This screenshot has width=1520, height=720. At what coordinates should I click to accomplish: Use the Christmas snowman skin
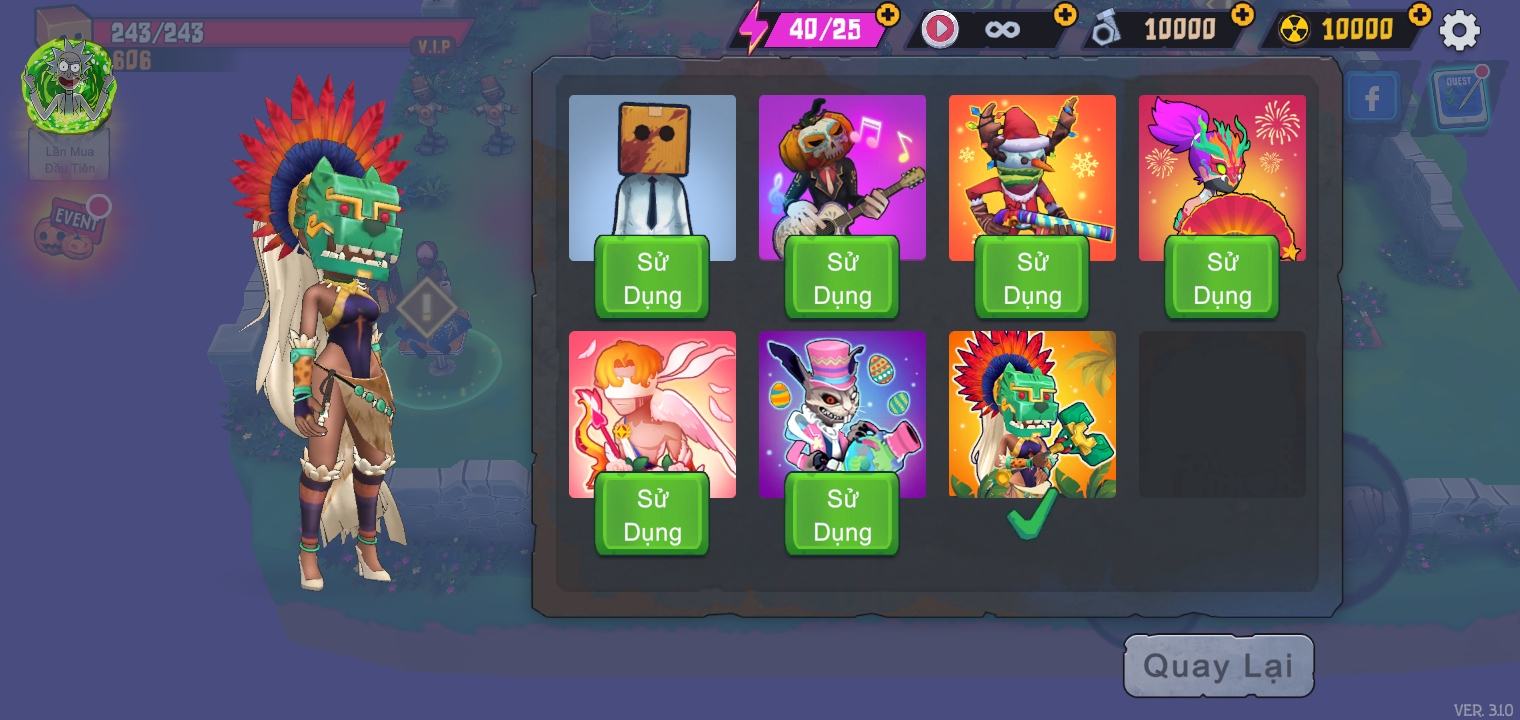click(x=1032, y=278)
